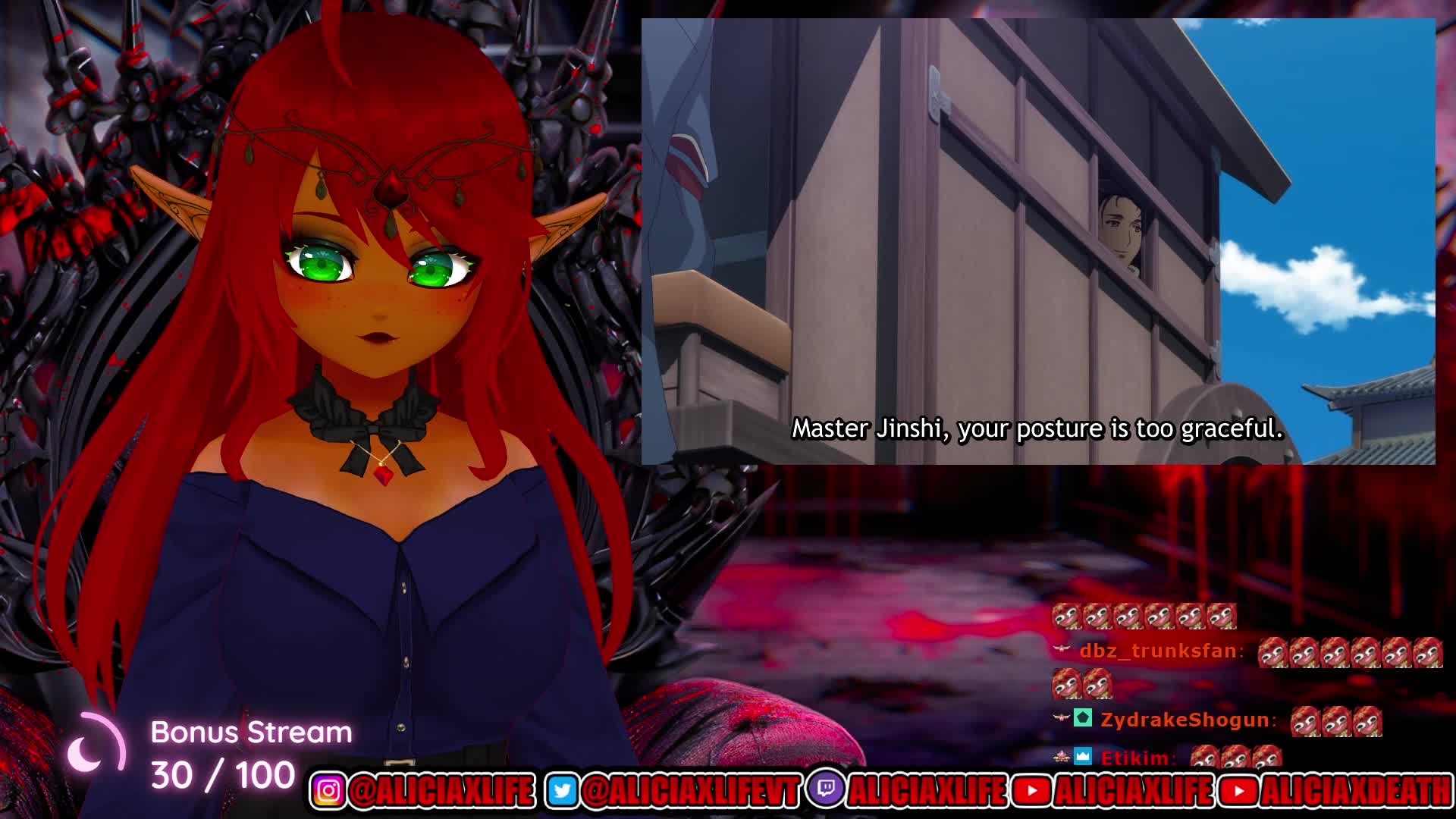Click the Instagram @ALICIAXLIFE handle

pos(441,791)
